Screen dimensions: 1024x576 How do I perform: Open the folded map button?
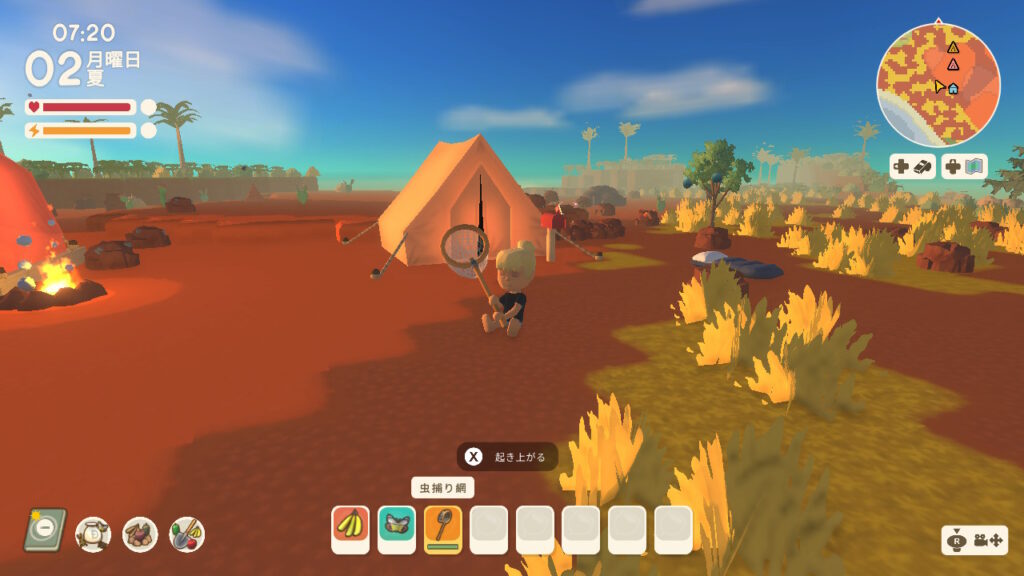pyautogui.click(x=965, y=166)
